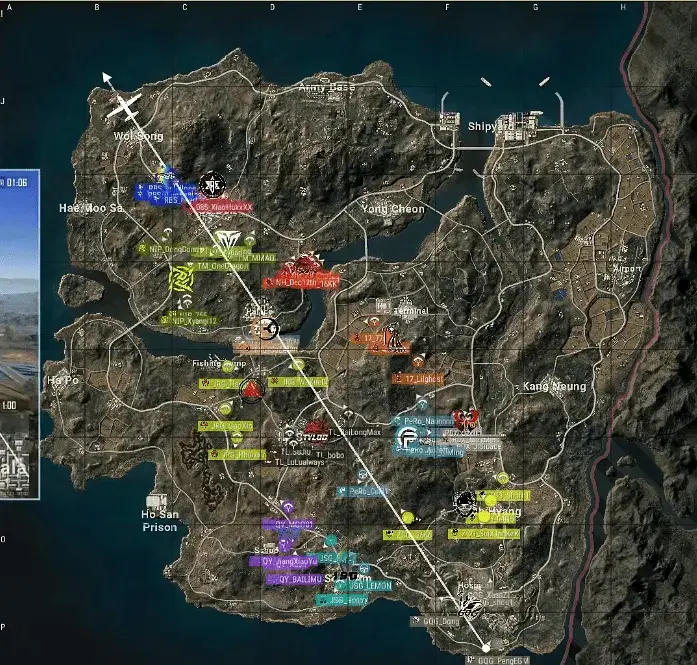This screenshot has width=697, height=665.
Task: Select the OBS_XiaoHuaxXX player label
Action: click(x=222, y=207)
